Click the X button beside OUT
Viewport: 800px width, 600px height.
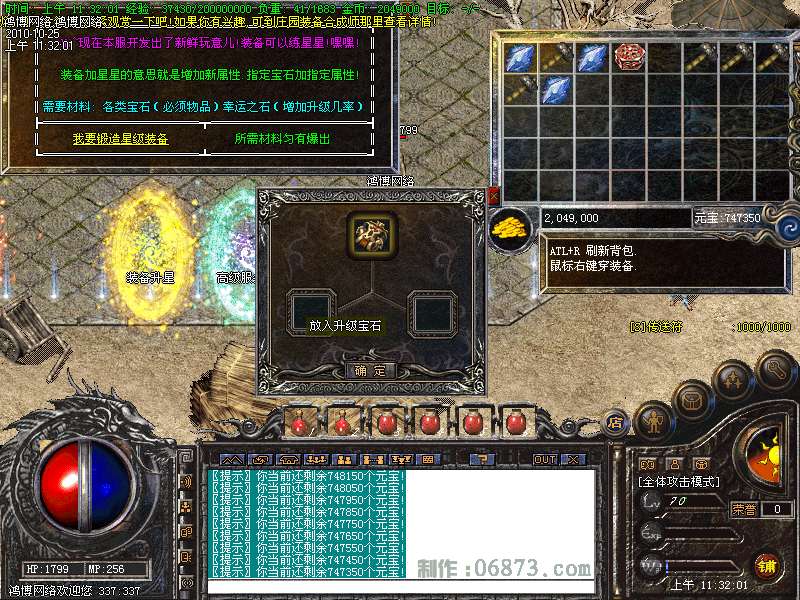click(x=573, y=459)
